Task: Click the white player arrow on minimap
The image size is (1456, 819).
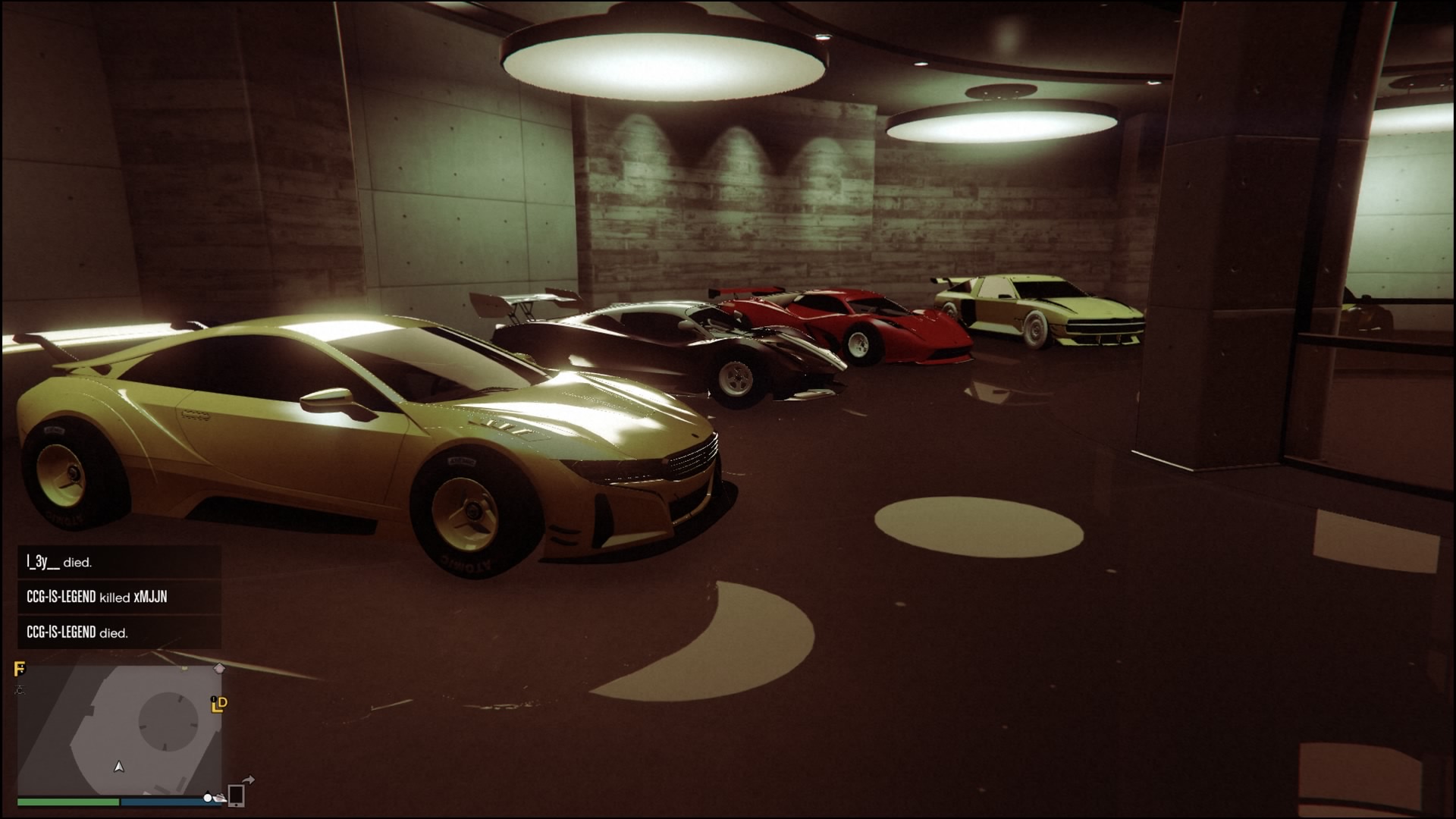Action: 119,767
